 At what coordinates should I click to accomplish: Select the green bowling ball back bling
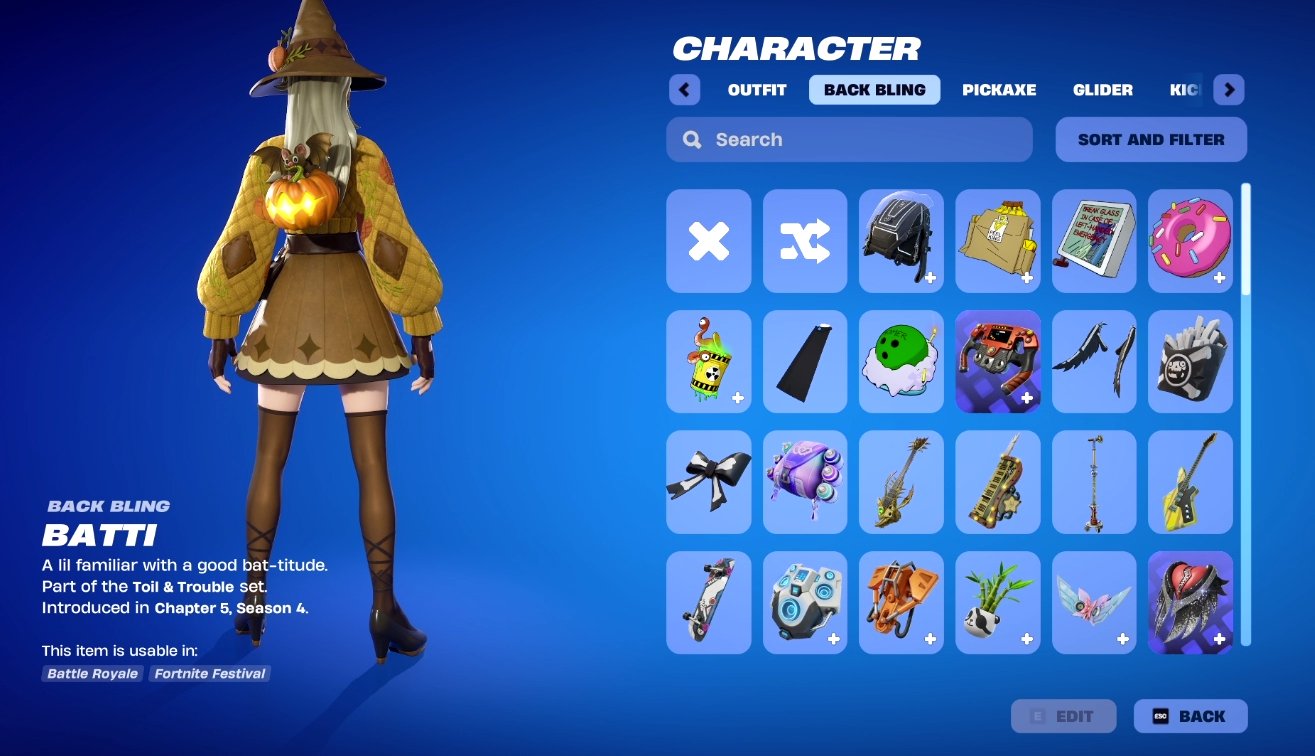click(901, 361)
